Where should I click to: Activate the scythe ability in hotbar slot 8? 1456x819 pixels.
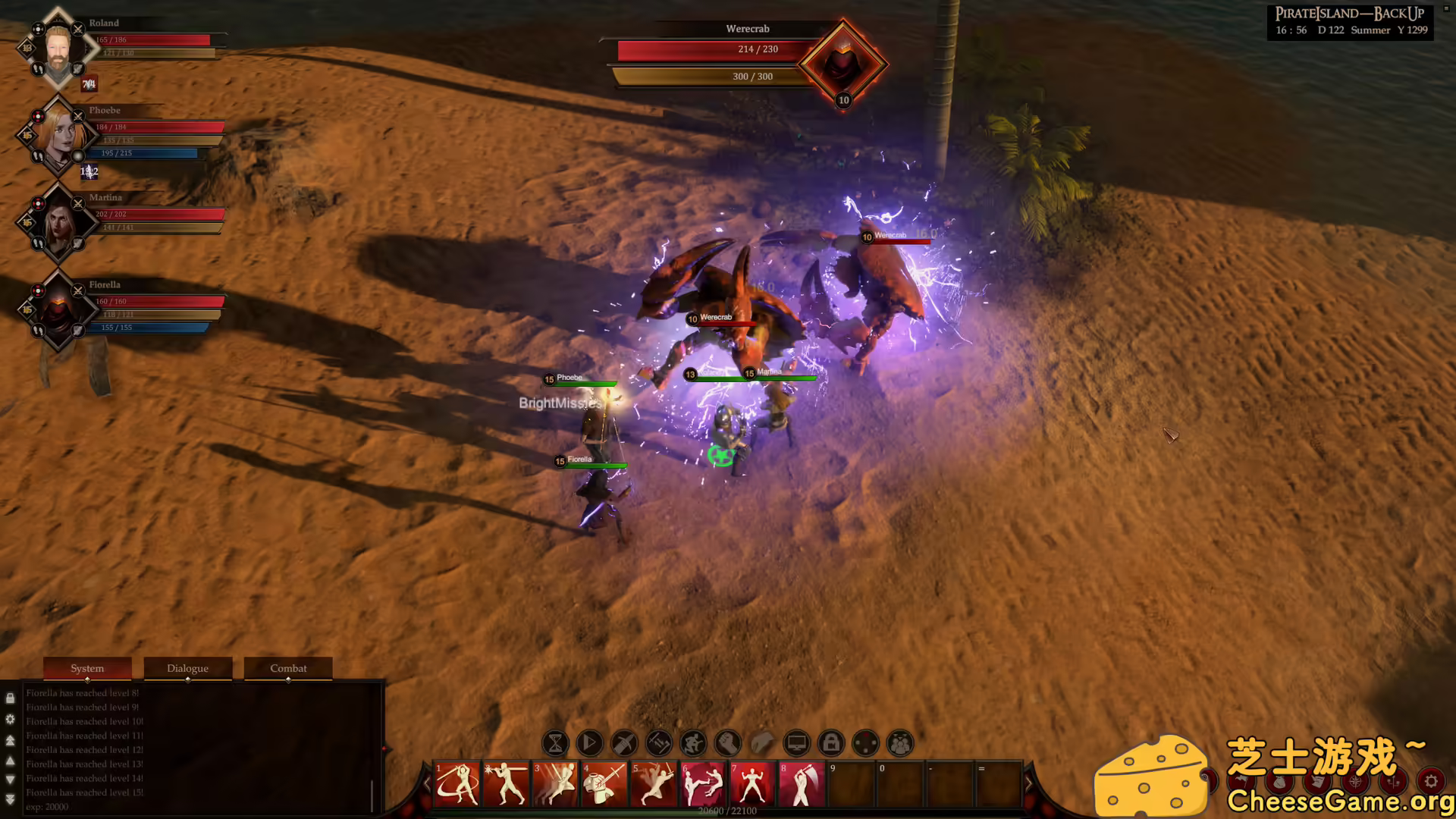(x=803, y=785)
